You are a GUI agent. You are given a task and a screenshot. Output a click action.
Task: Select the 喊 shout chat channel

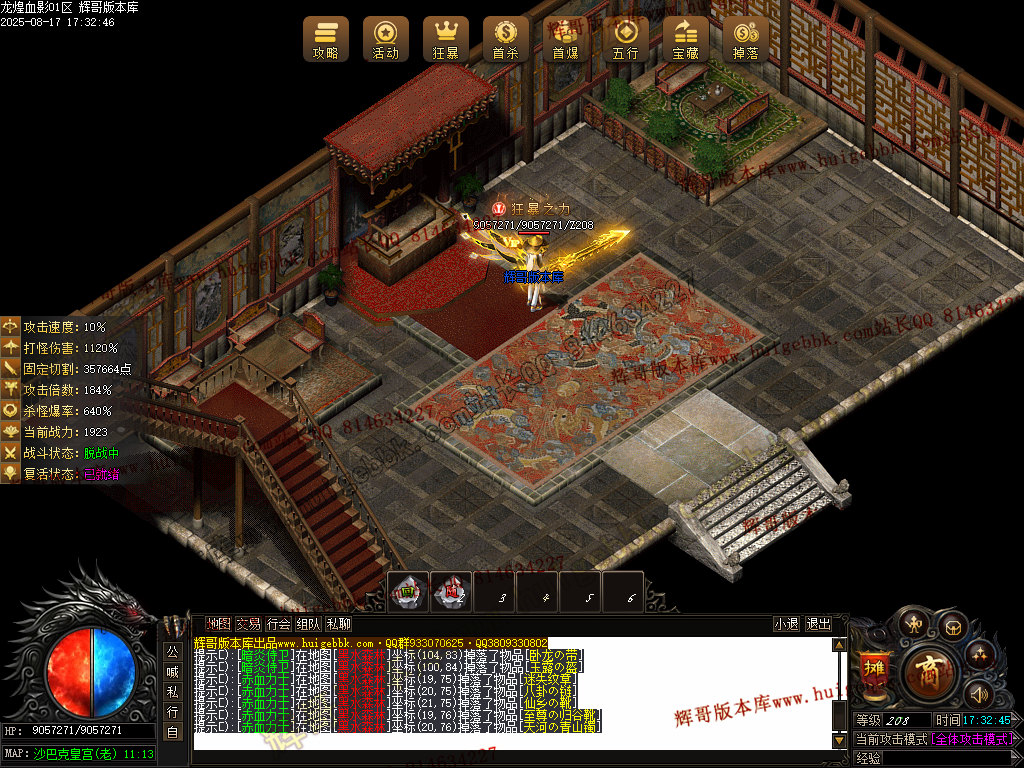coord(172,672)
